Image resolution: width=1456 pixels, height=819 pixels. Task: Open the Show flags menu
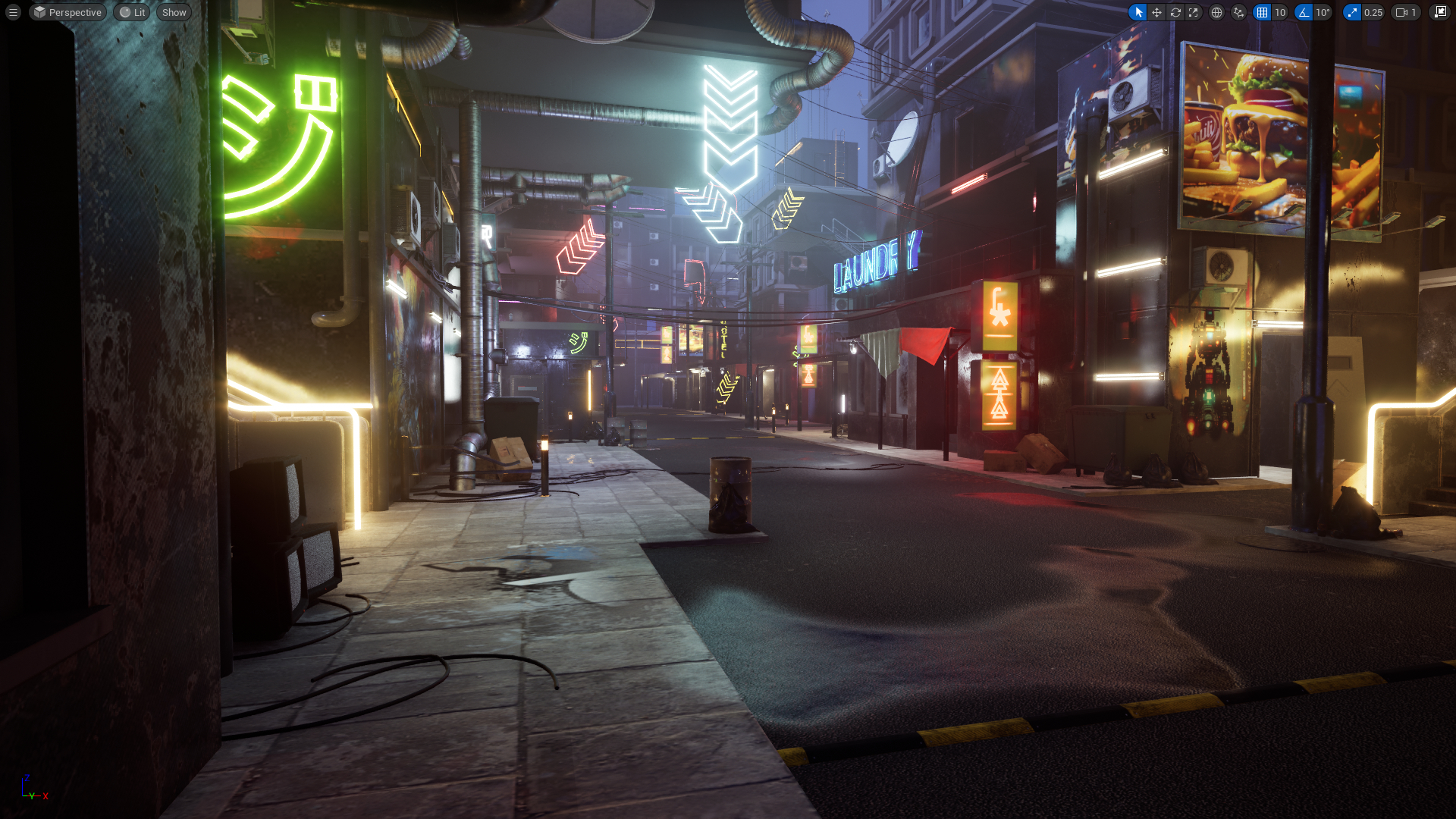coord(173,12)
